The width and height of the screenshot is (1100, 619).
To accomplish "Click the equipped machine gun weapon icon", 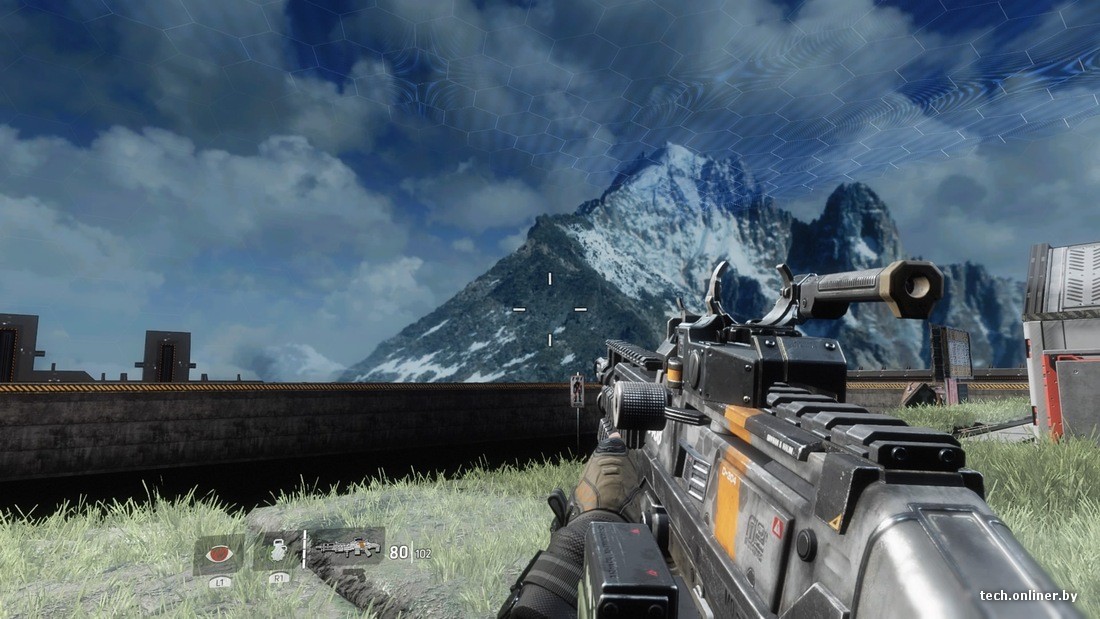I will (x=346, y=547).
